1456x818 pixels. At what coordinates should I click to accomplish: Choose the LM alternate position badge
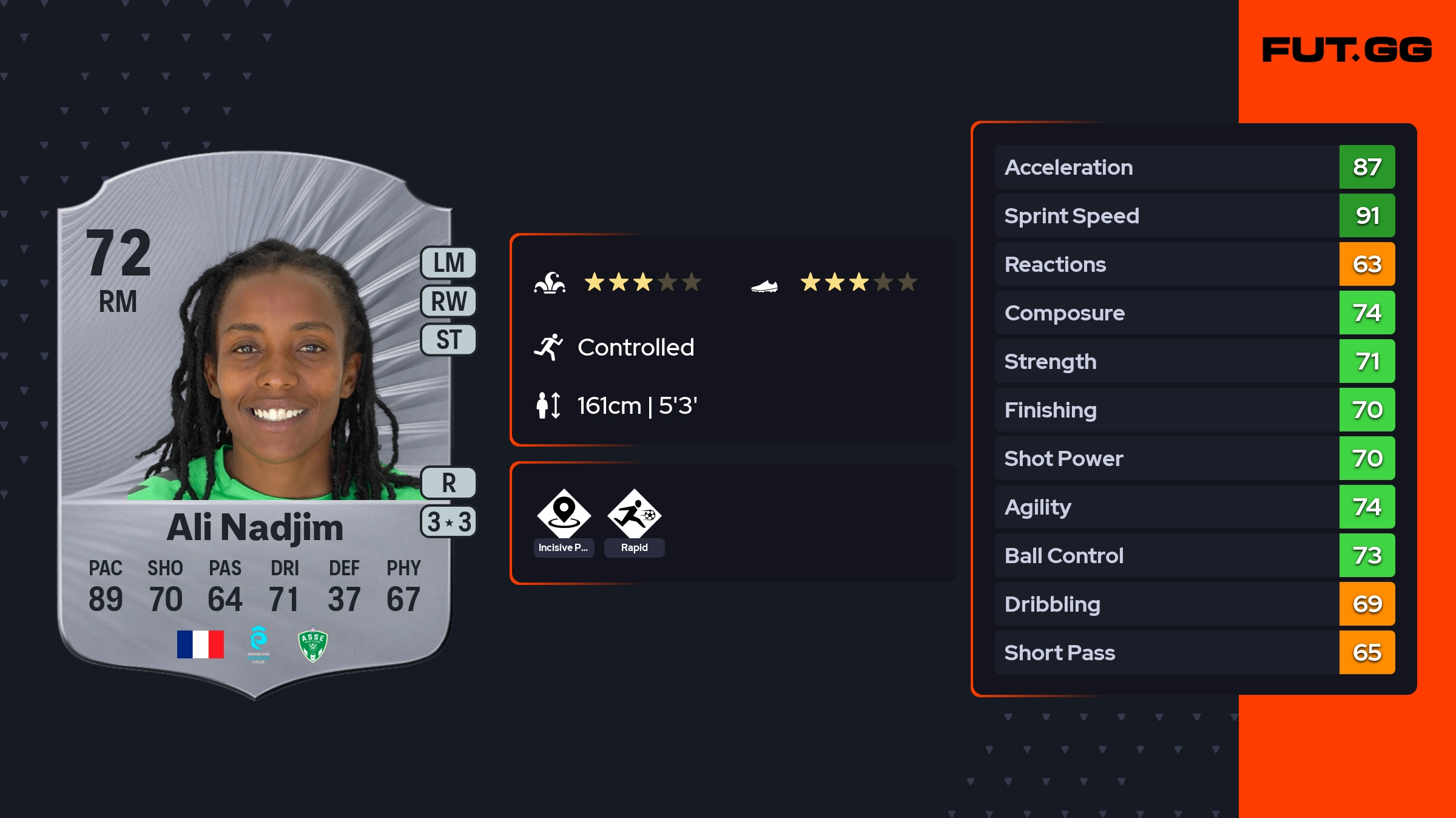tap(448, 263)
